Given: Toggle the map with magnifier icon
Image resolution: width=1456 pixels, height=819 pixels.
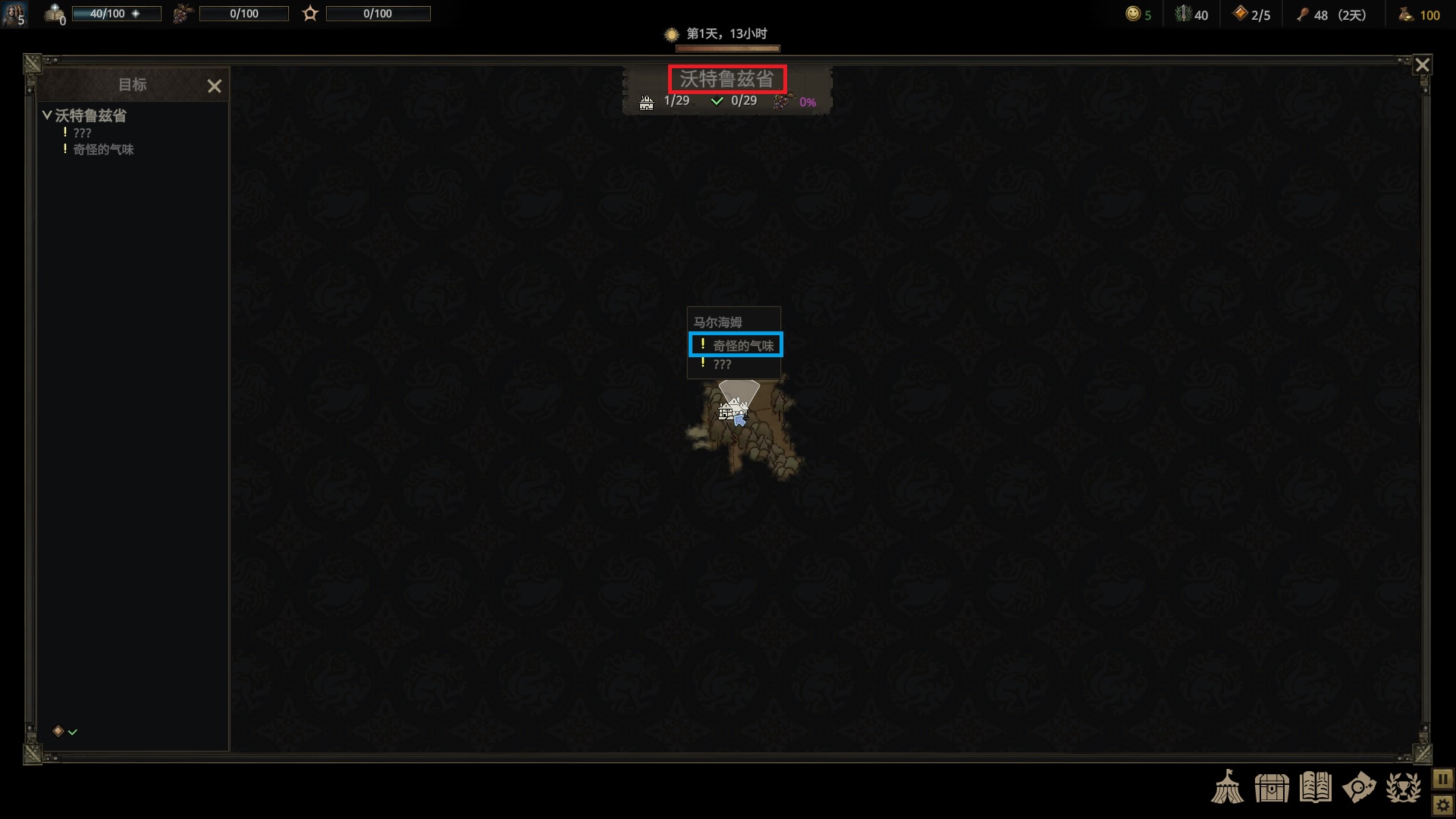Looking at the screenshot, I should pyautogui.click(x=1359, y=787).
